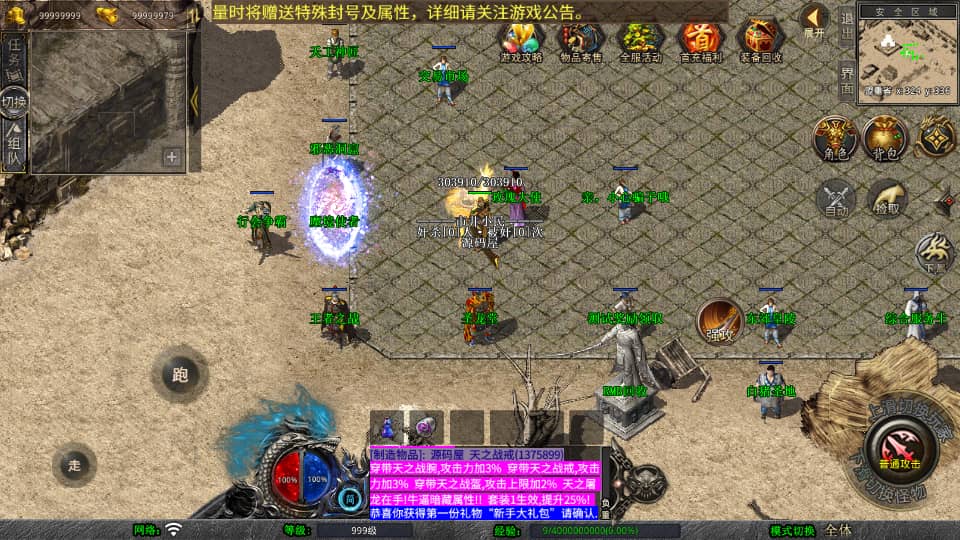
Task: Click the 切换 switch button
Action: click(x=14, y=102)
